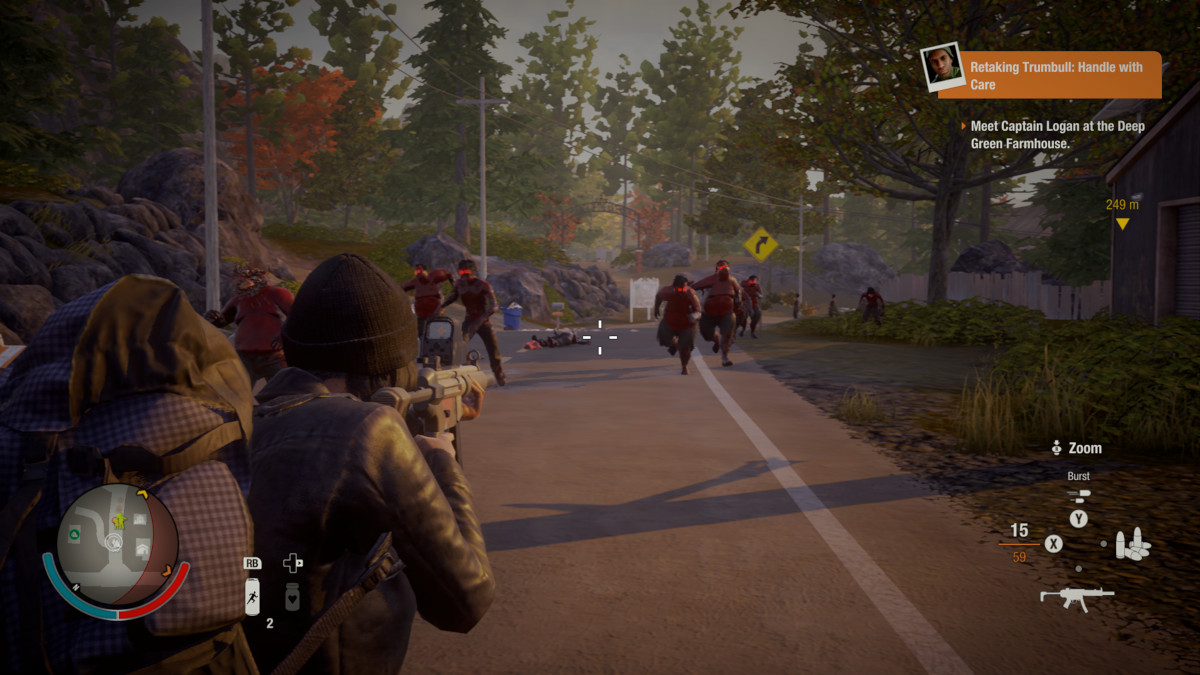Select the Retaking Trumbull mission banner
The width and height of the screenshot is (1200, 675).
(x=1063, y=76)
